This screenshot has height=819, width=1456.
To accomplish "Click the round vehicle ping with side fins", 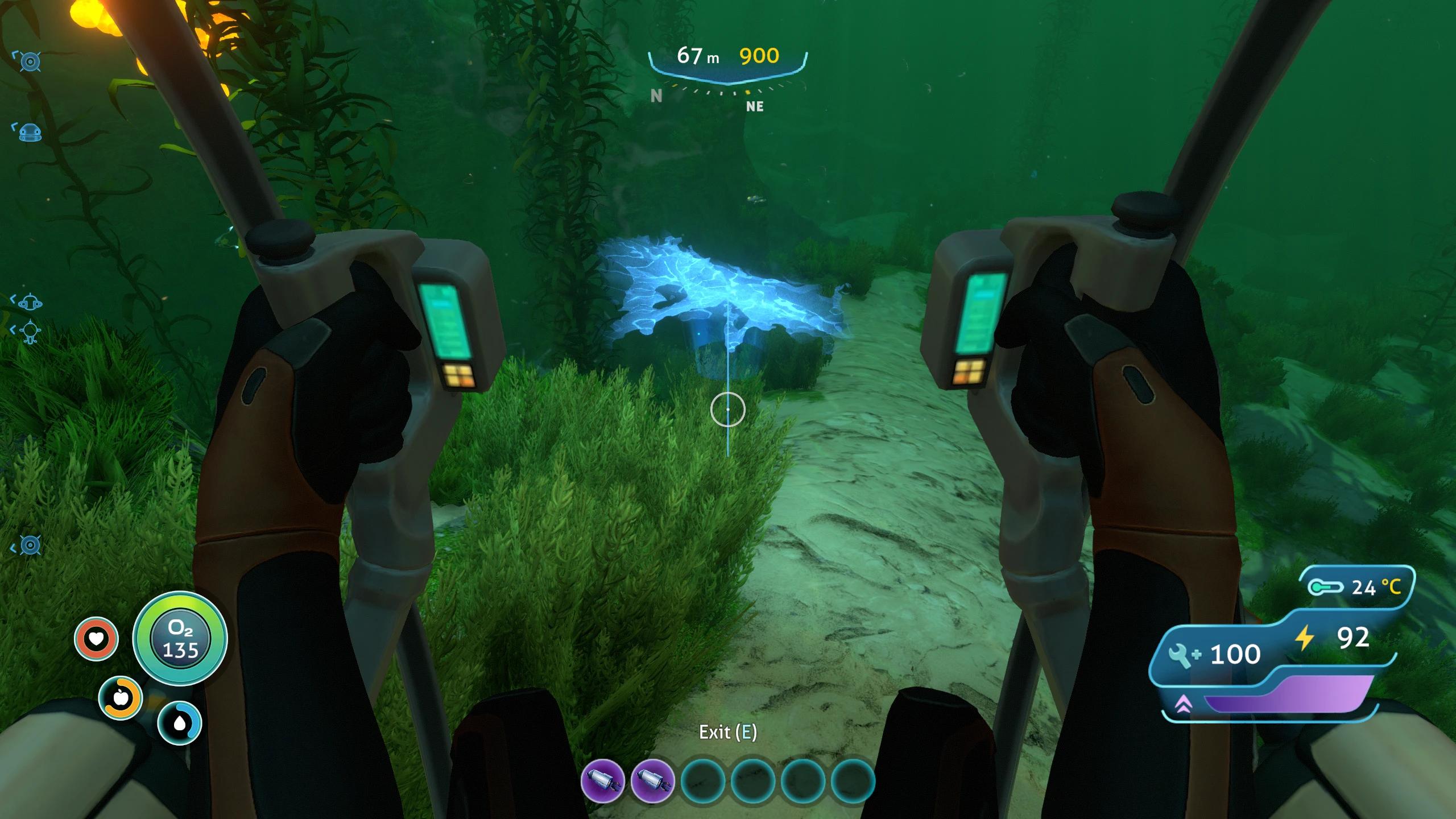I will coord(30,301).
